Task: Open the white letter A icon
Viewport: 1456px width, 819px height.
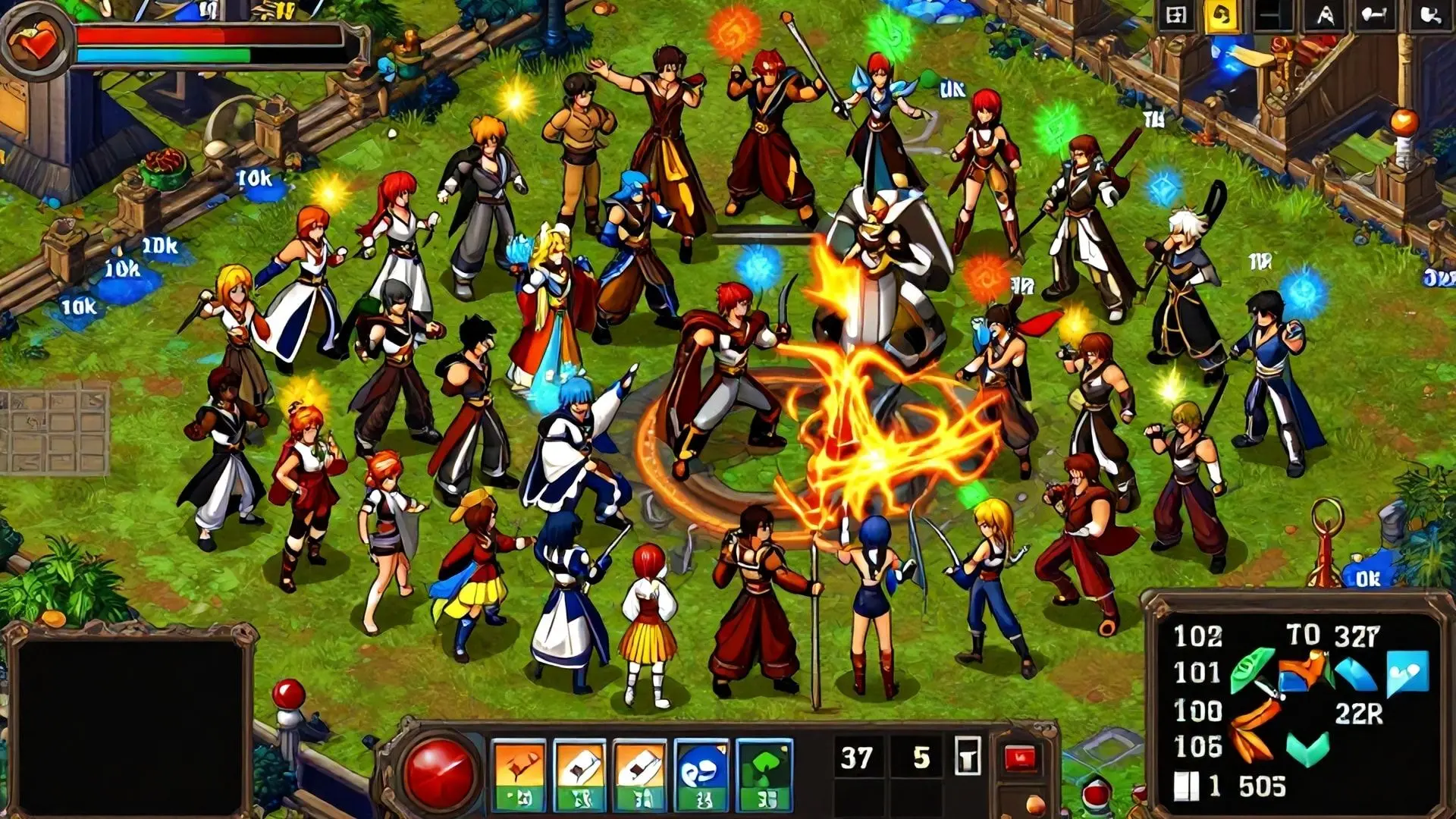Action: click(1325, 16)
